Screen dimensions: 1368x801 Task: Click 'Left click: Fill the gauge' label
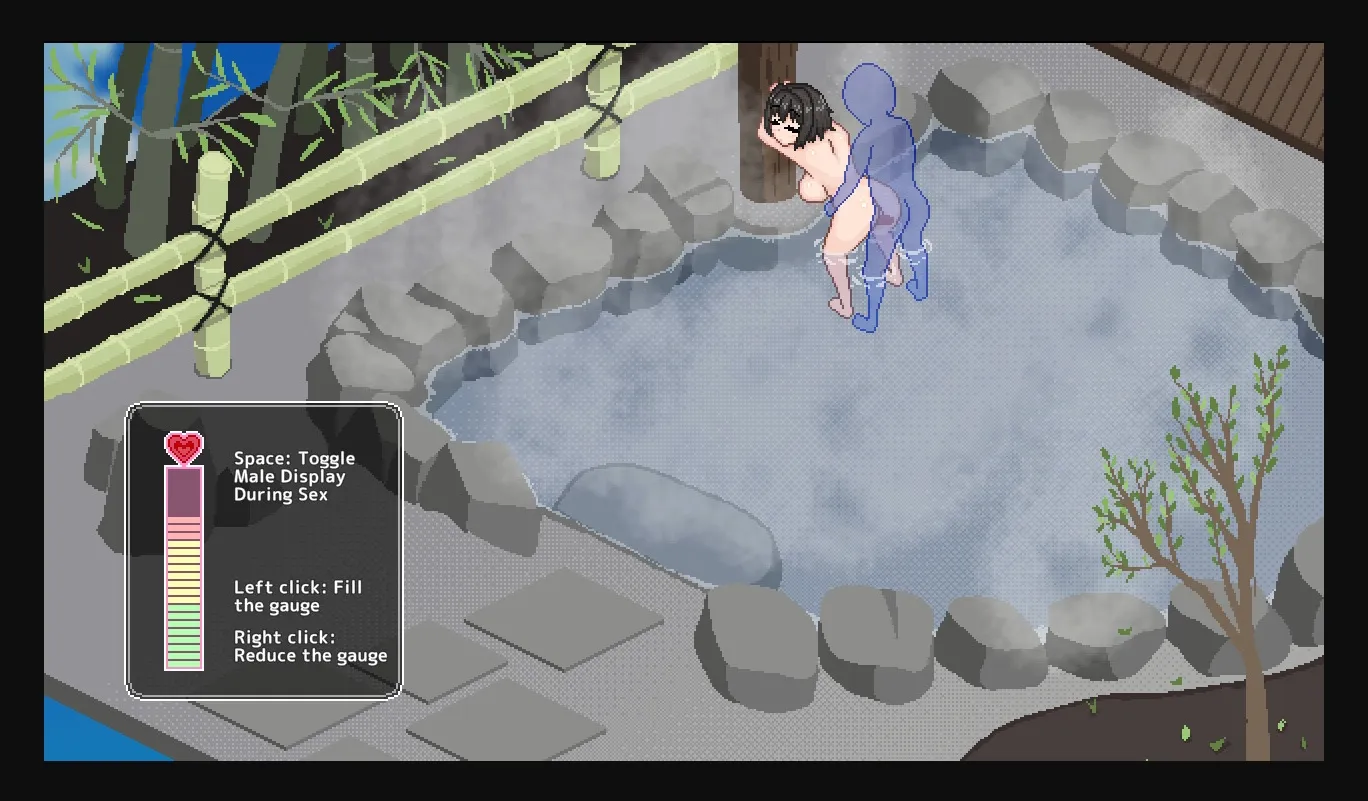[x=297, y=596]
